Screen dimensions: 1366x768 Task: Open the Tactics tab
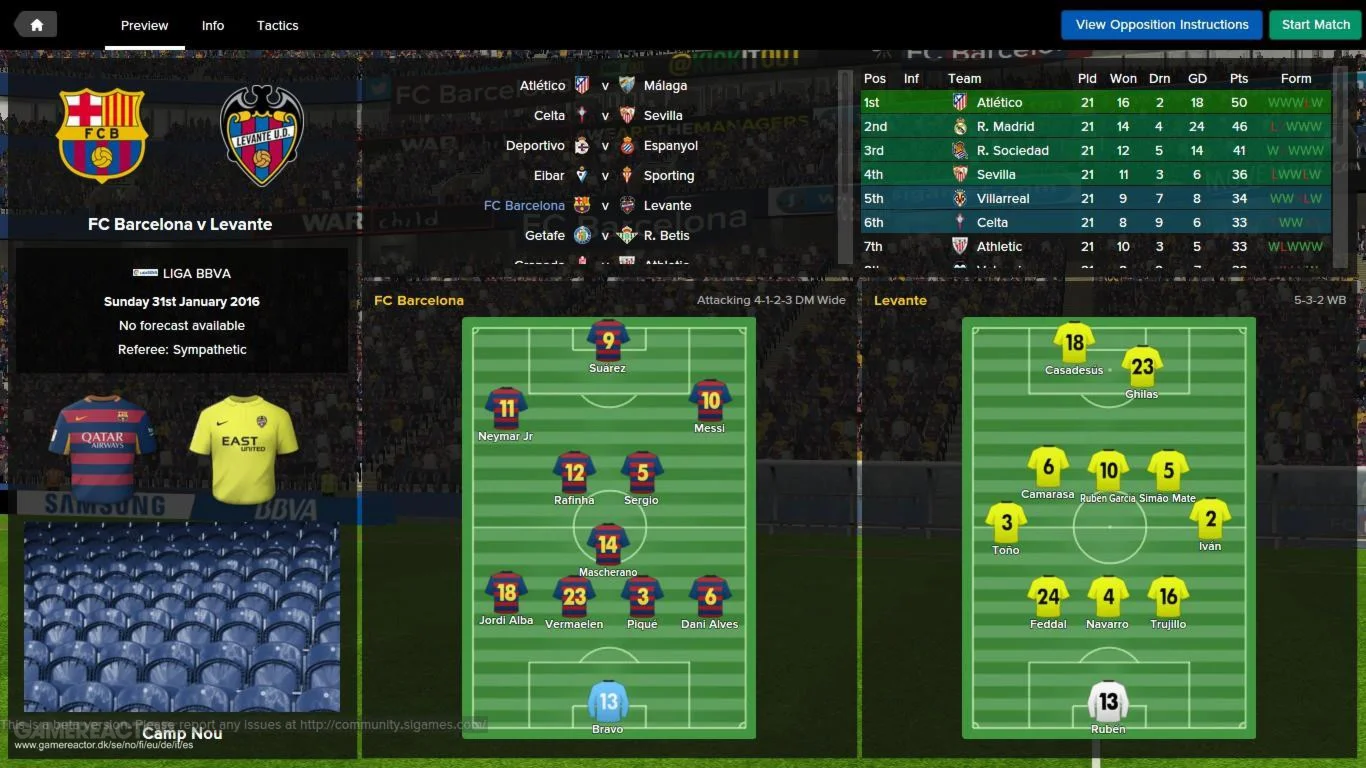pos(277,25)
